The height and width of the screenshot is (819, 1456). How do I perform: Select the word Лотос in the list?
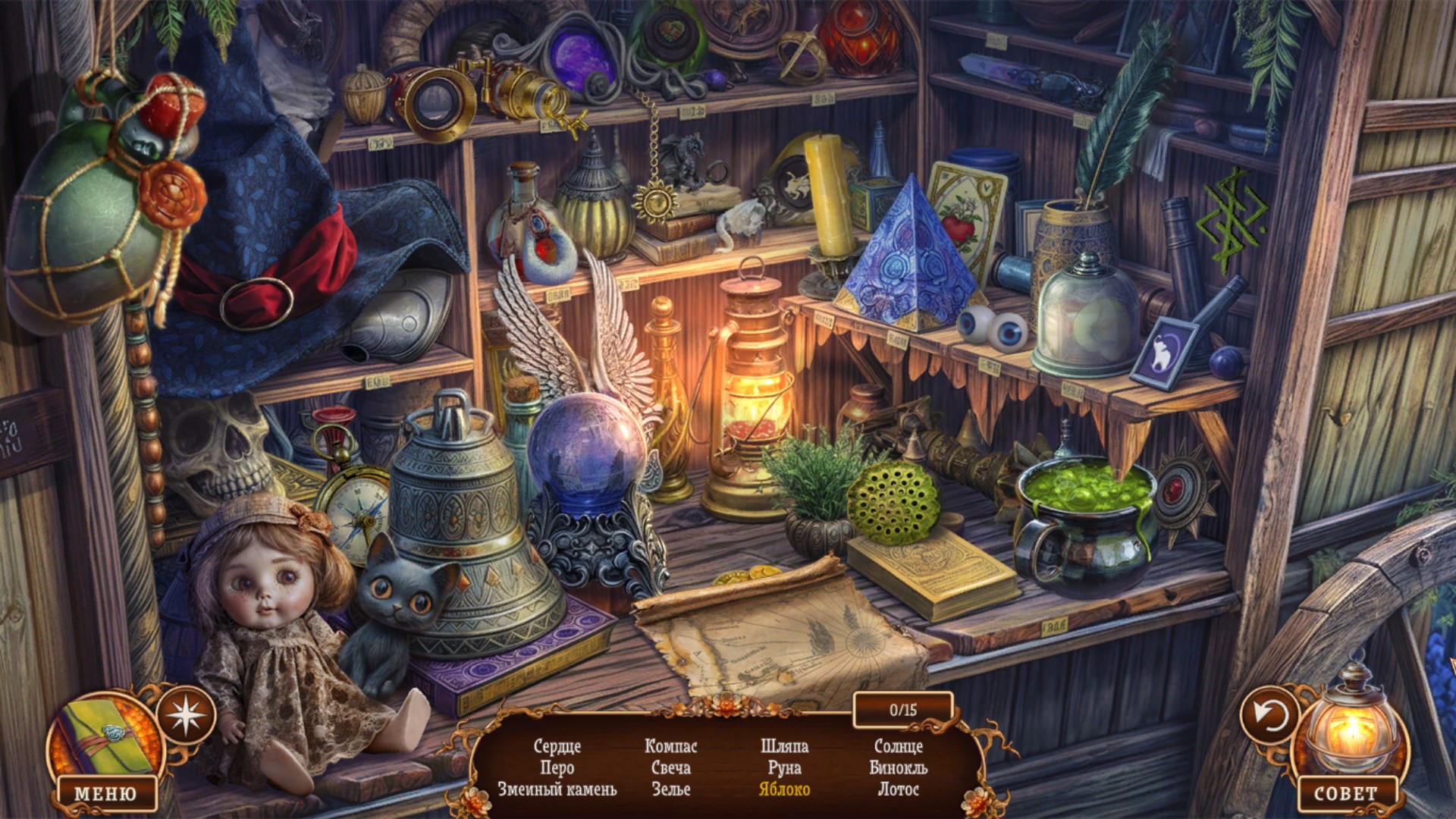898,789
